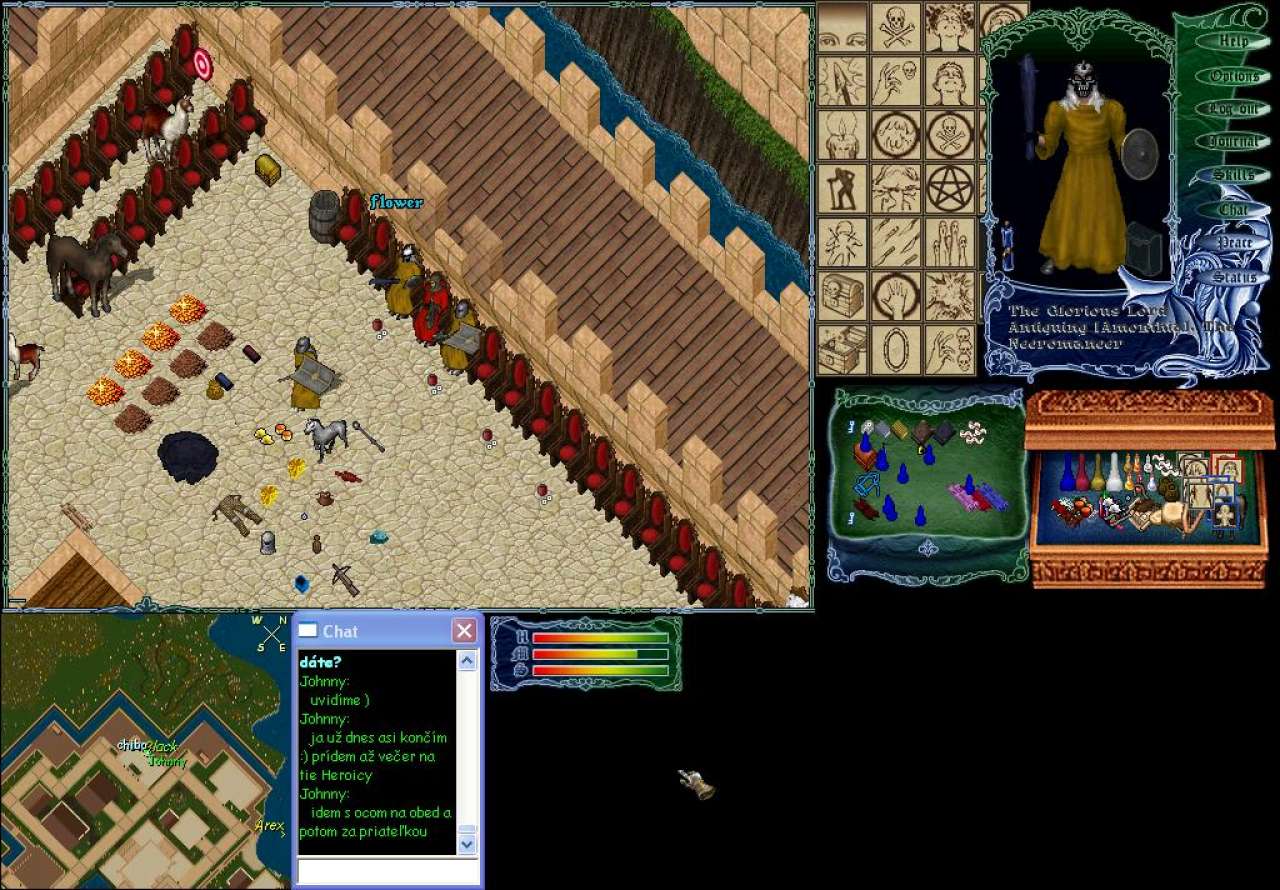Activate the treasure chest with skull icon
1280x890 pixels.
pyautogui.click(x=842, y=296)
